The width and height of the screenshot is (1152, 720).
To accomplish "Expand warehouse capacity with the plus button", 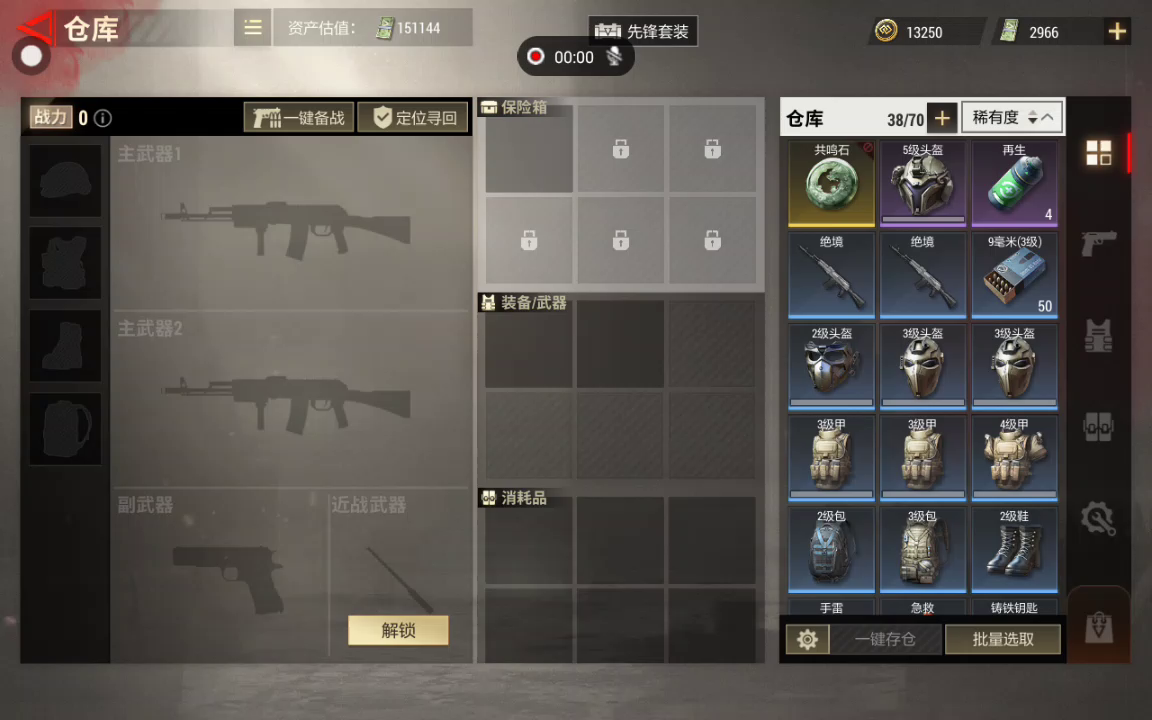I will 941,119.
